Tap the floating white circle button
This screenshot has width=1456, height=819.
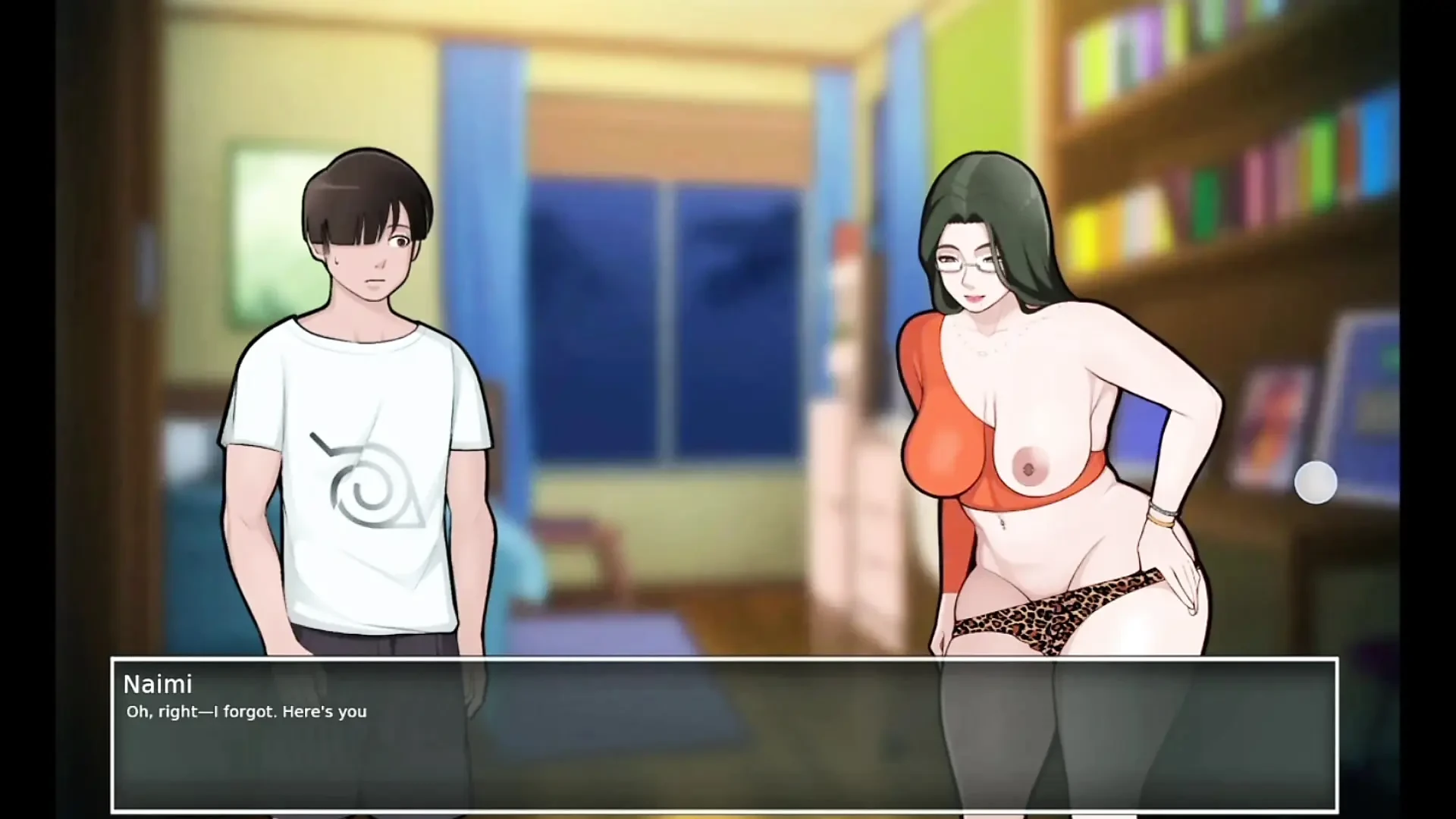pyautogui.click(x=1315, y=482)
